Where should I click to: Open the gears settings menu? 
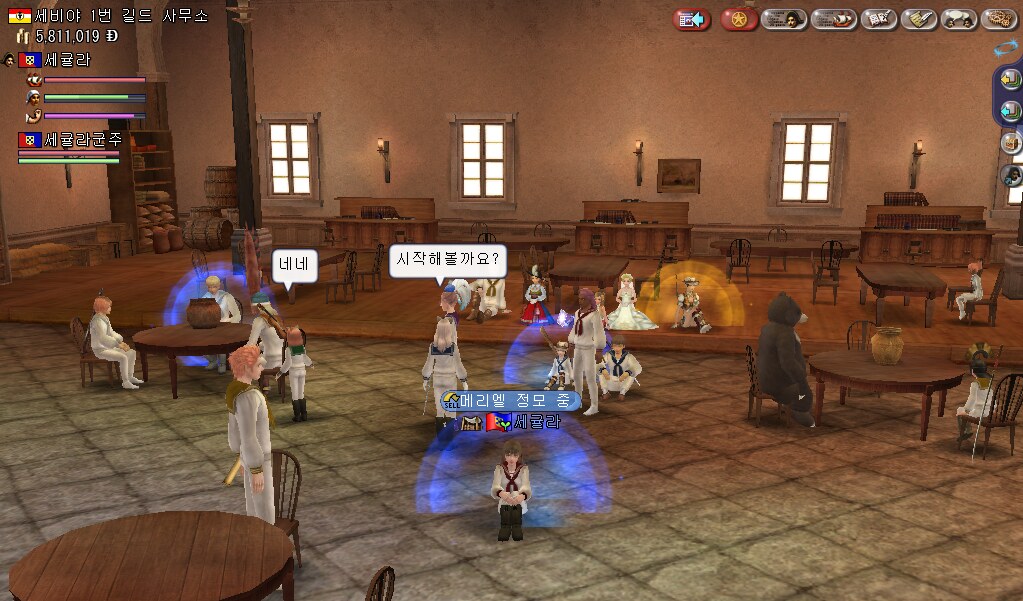pyautogui.click(x=998, y=19)
